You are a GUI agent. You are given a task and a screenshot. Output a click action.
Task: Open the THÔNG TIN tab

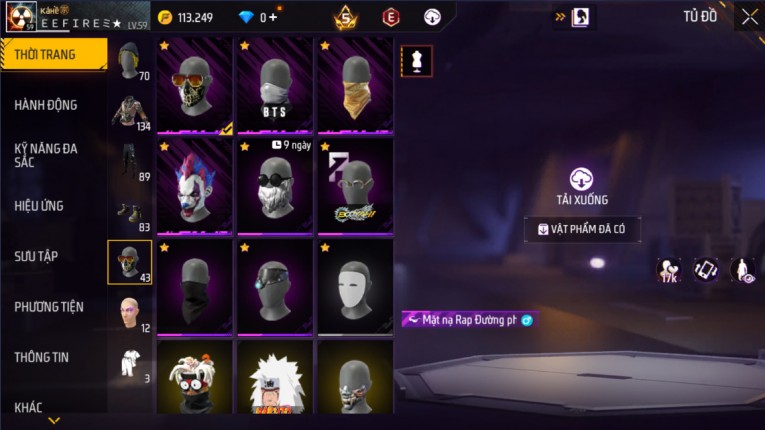(40, 357)
